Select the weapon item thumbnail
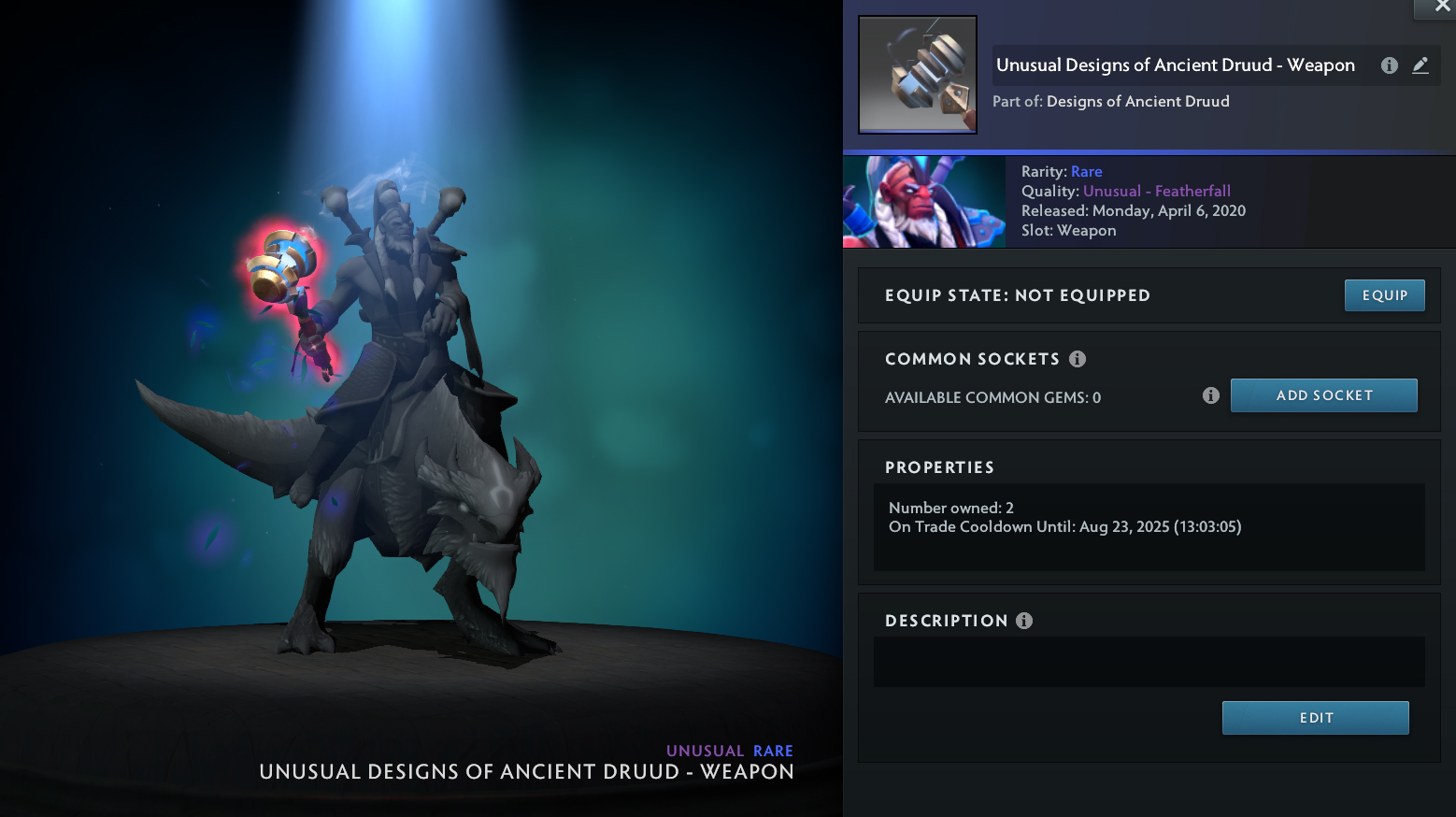Viewport: 1456px width, 817px height. click(x=918, y=75)
